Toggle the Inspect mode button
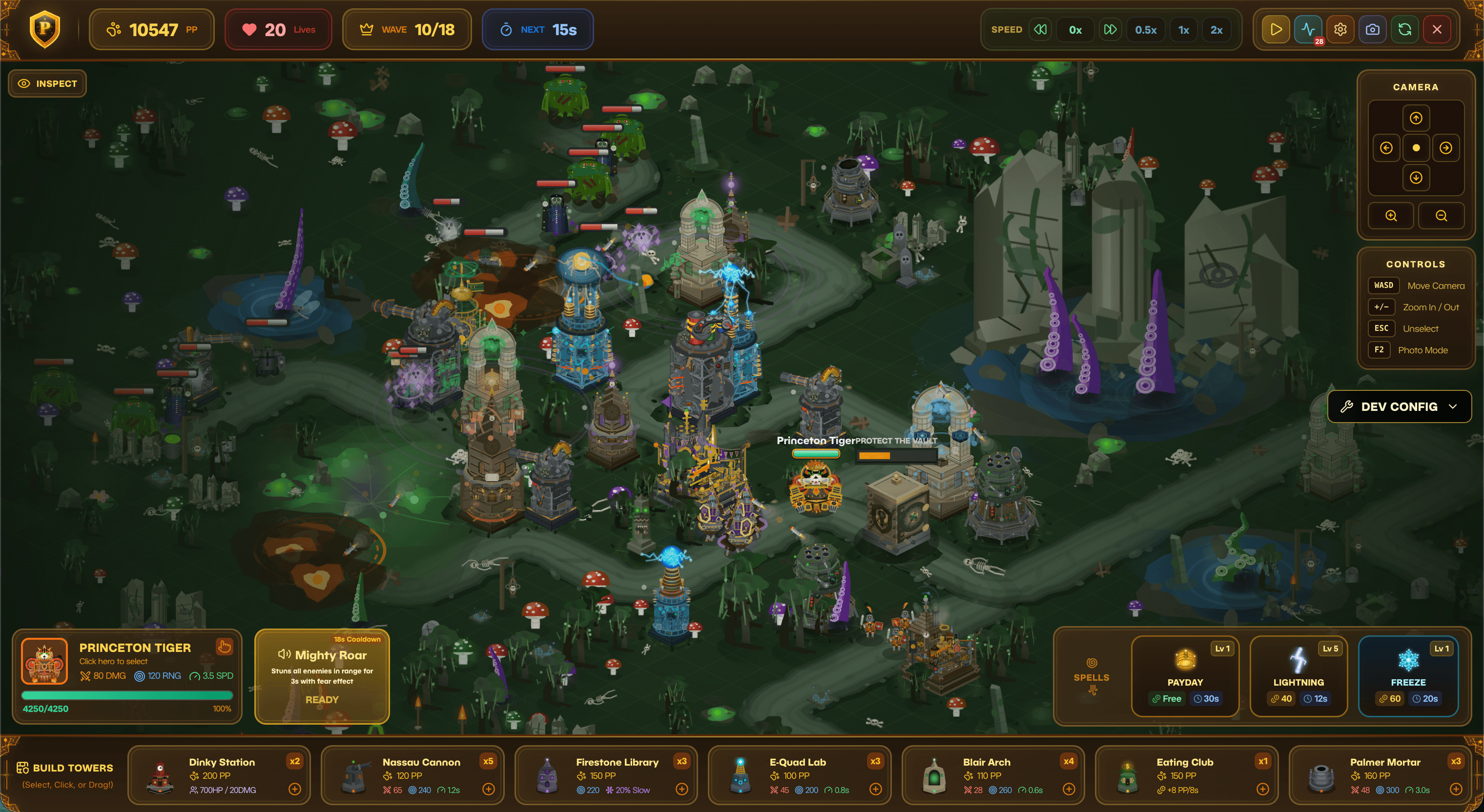 [47, 83]
